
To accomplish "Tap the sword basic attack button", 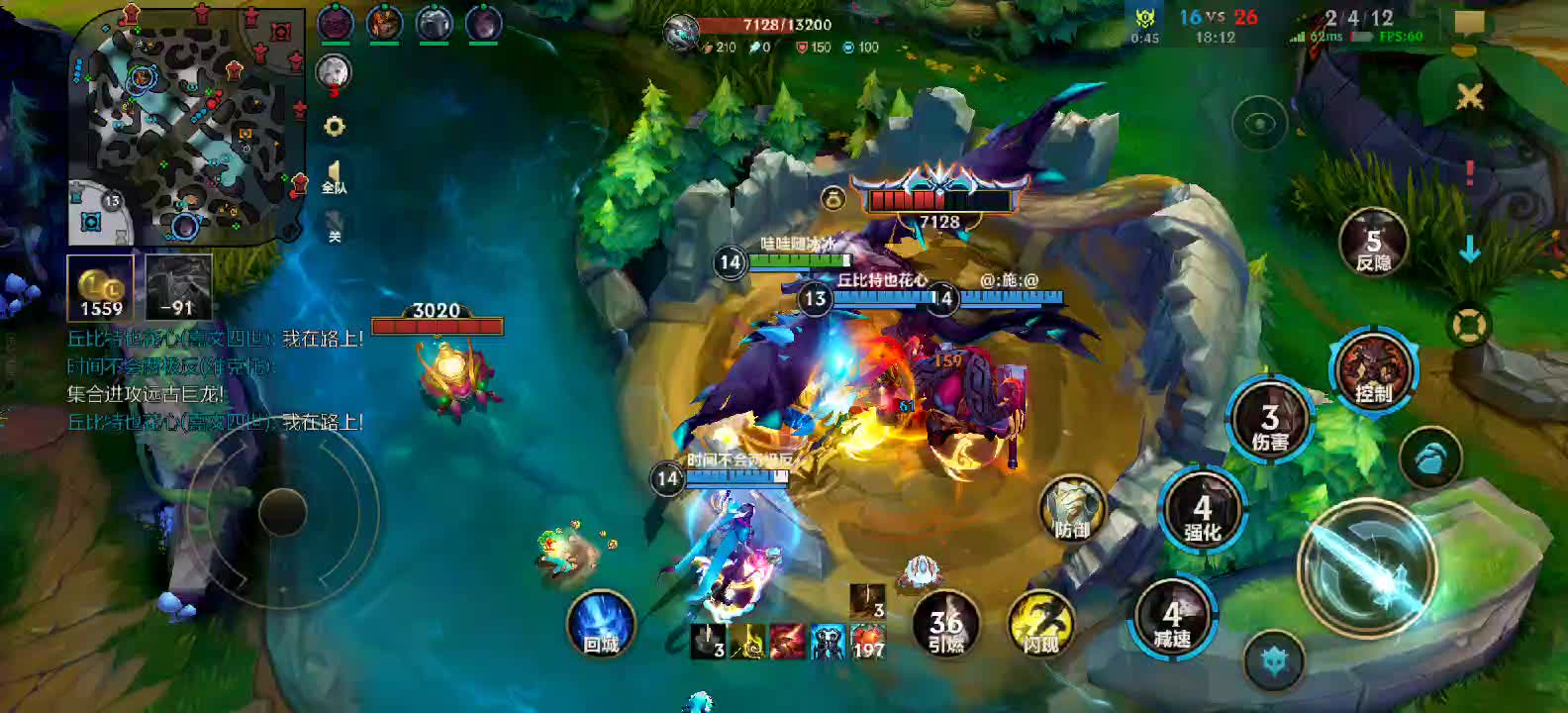I will pyautogui.click(x=1367, y=561).
